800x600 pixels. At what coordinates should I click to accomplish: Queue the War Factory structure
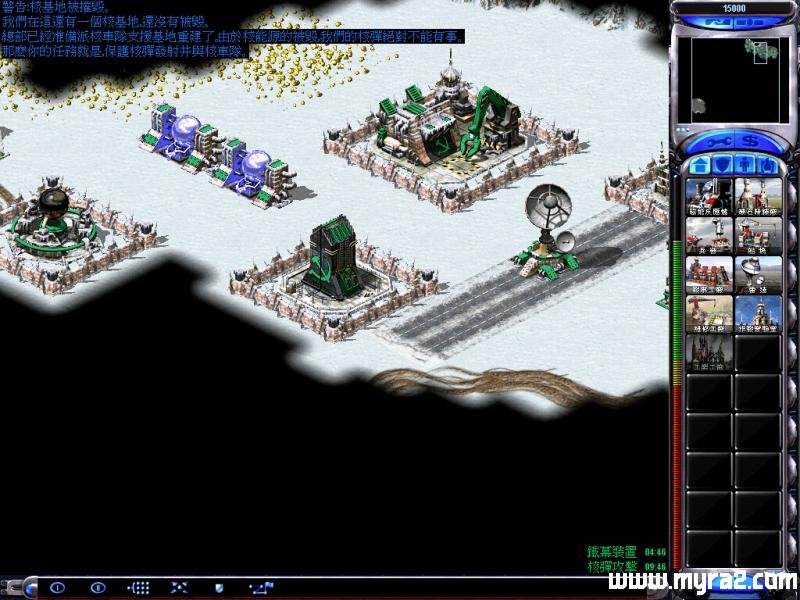click(709, 275)
